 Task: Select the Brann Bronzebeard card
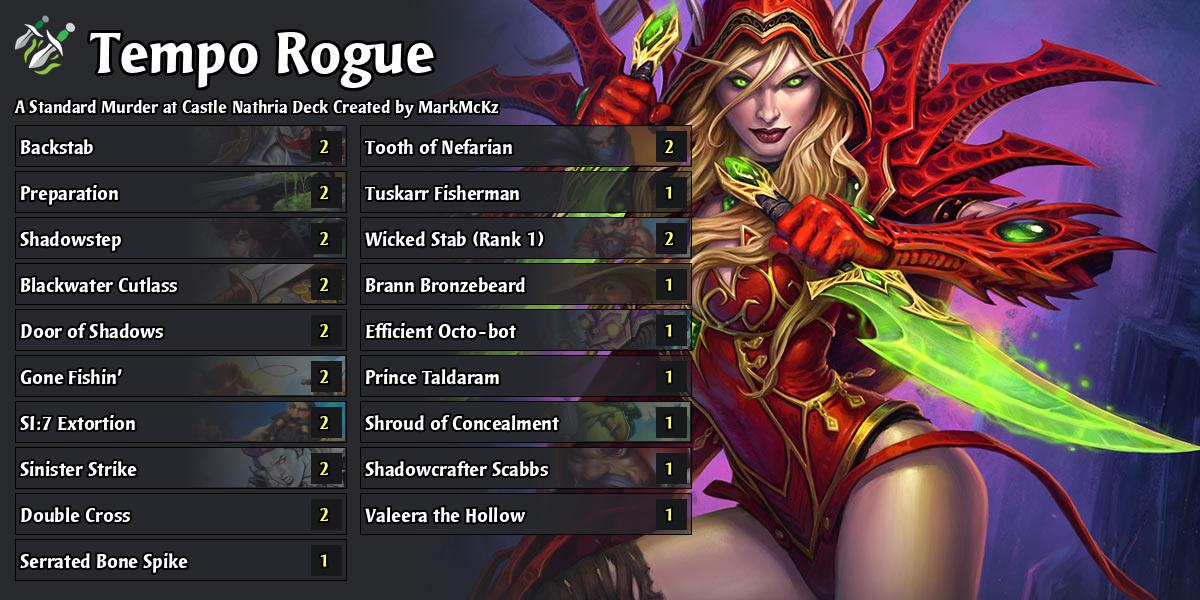[x=525, y=286]
